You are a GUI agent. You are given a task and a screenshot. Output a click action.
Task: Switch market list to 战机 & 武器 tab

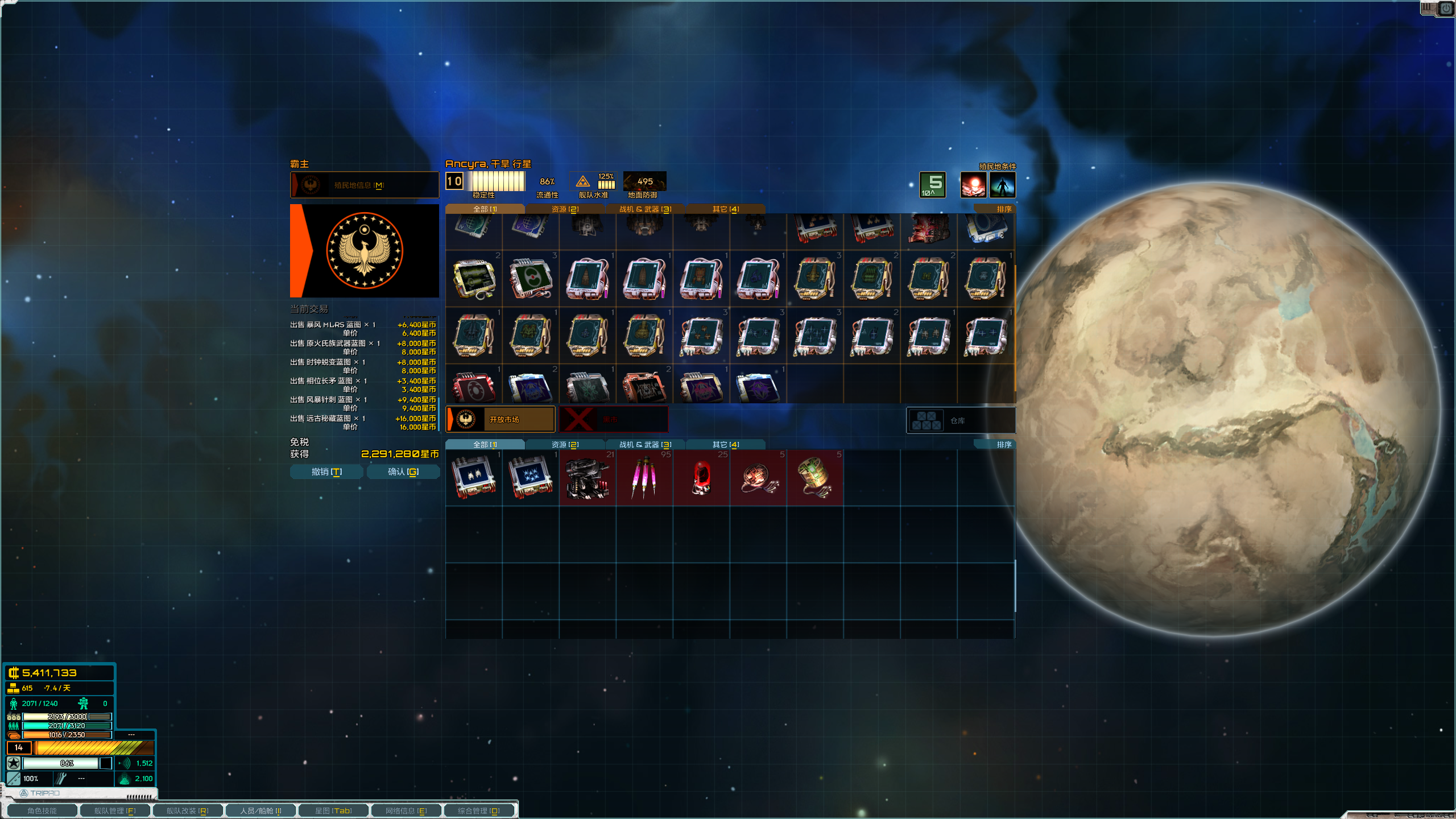(x=645, y=209)
